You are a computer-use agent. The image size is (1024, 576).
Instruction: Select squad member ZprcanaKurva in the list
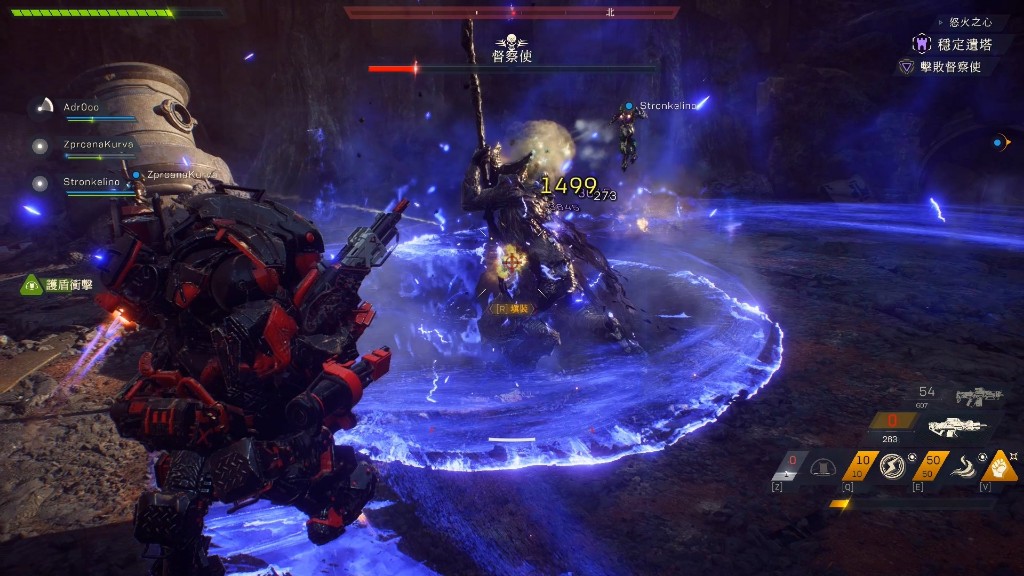[x=97, y=144]
